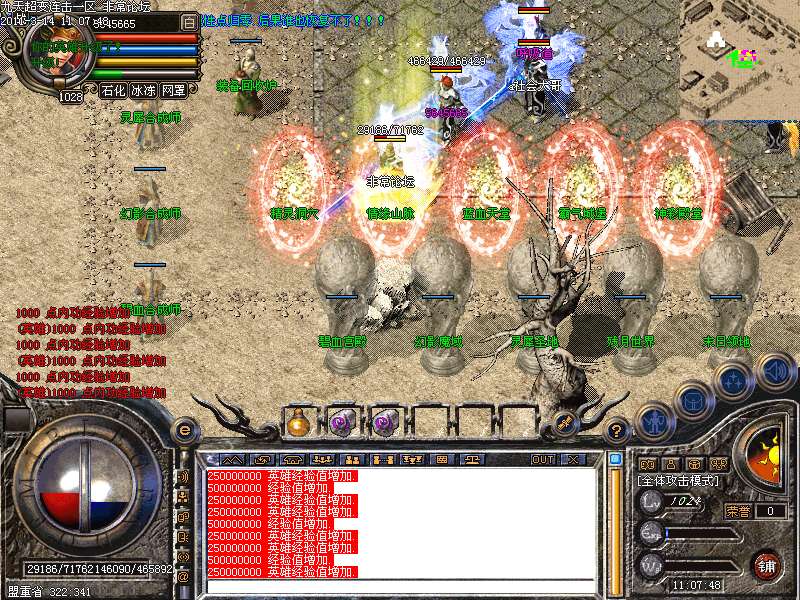This screenshot has width=800, height=600.
Task: Click the OUT button above chat
Action: (x=542, y=459)
